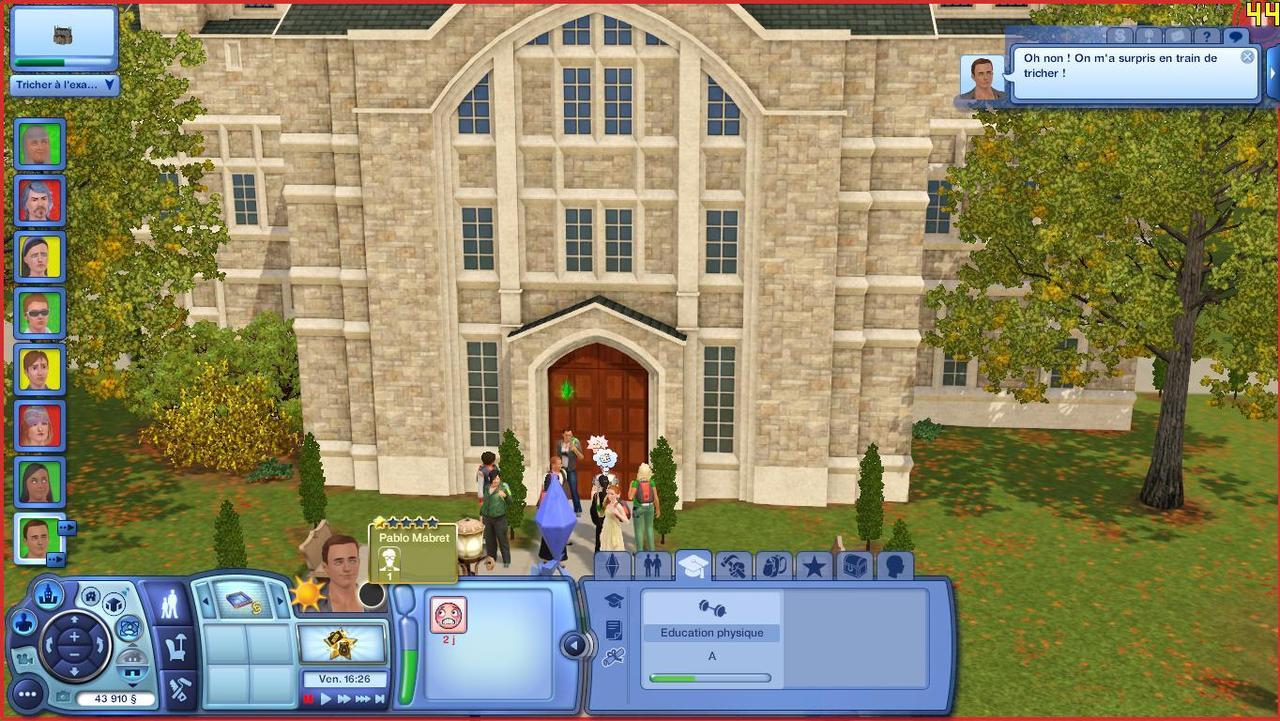Open the Inventory backpack tab
The height and width of the screenshot is (721, 1280).
coord(773,567)
